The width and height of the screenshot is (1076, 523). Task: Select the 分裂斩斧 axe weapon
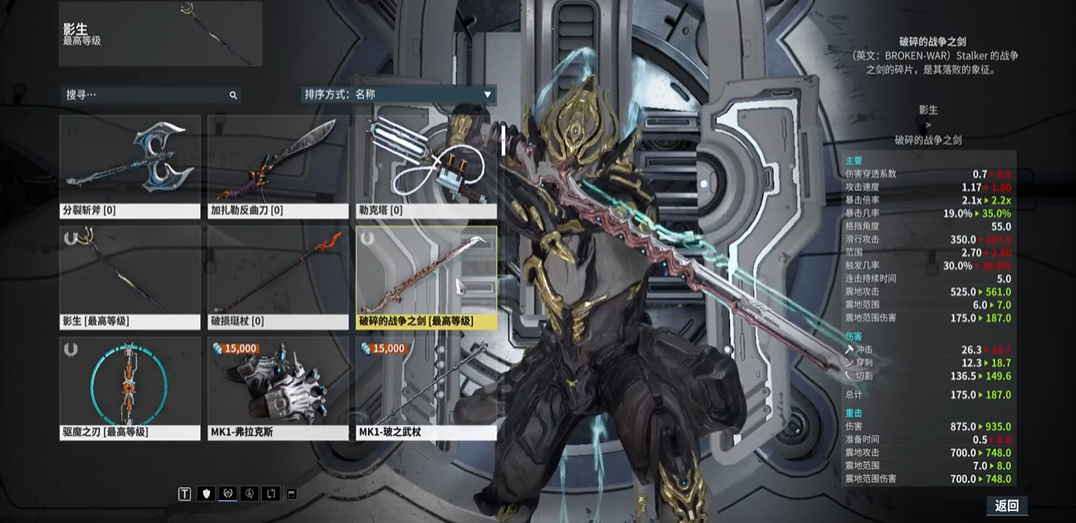click(x=130, y=166)
